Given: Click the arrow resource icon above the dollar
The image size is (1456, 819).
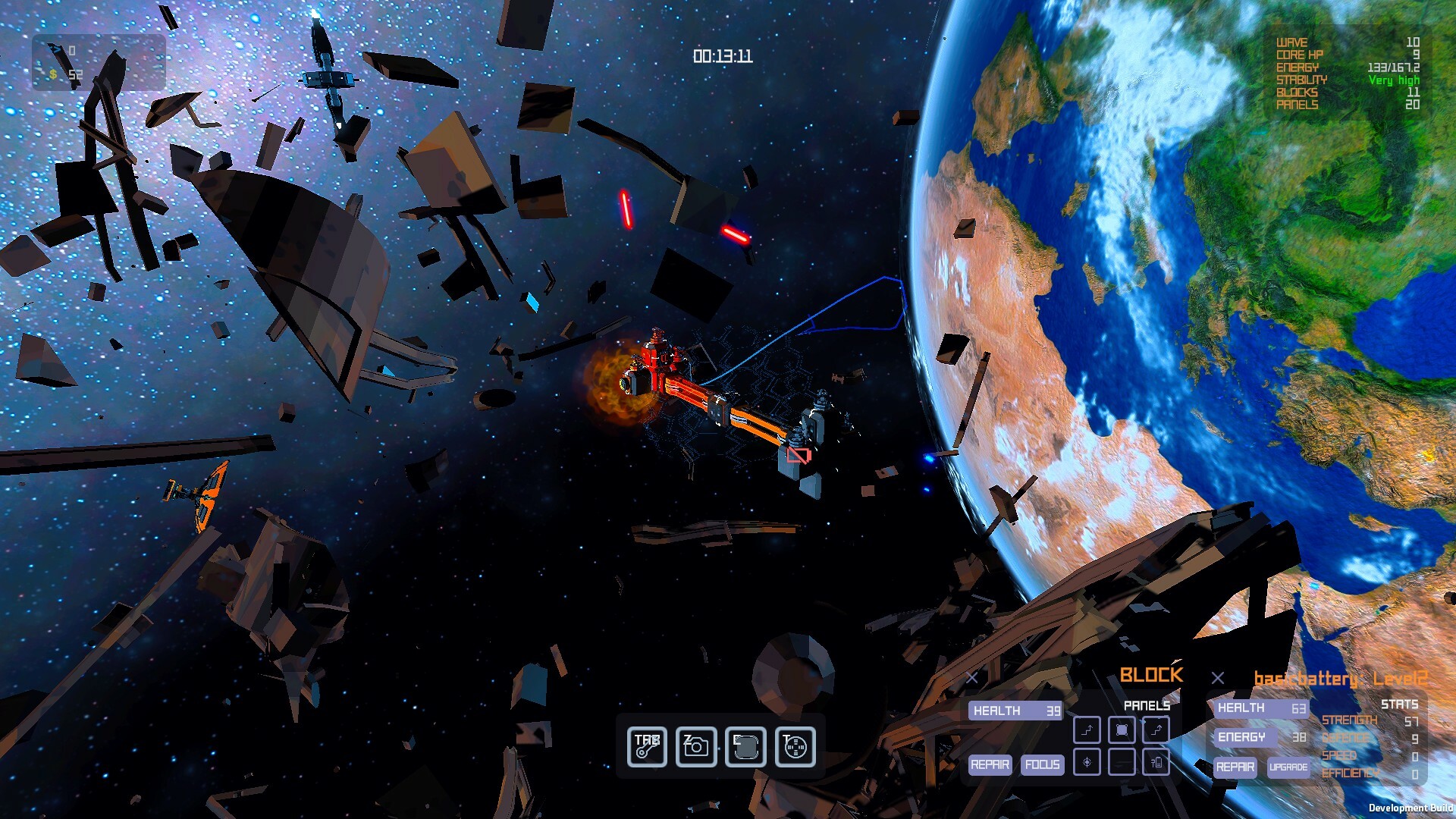Looking at the screenshot, I should pyautogui.click(x=53, y=49).
